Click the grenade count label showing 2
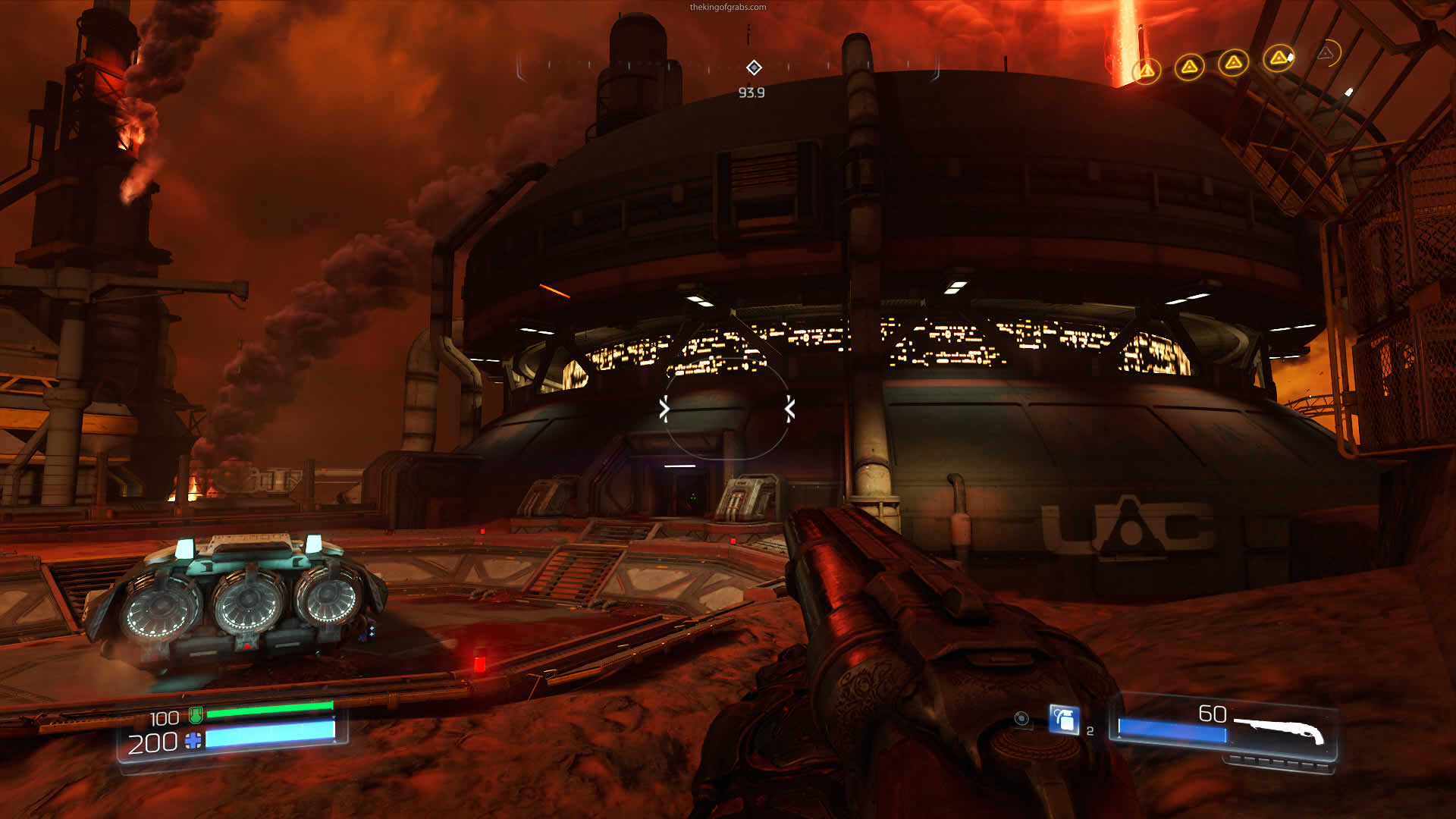Image resolution: width=1456 pixels, height=819 pixels. pyautogui.click(x=1090, y=729)
